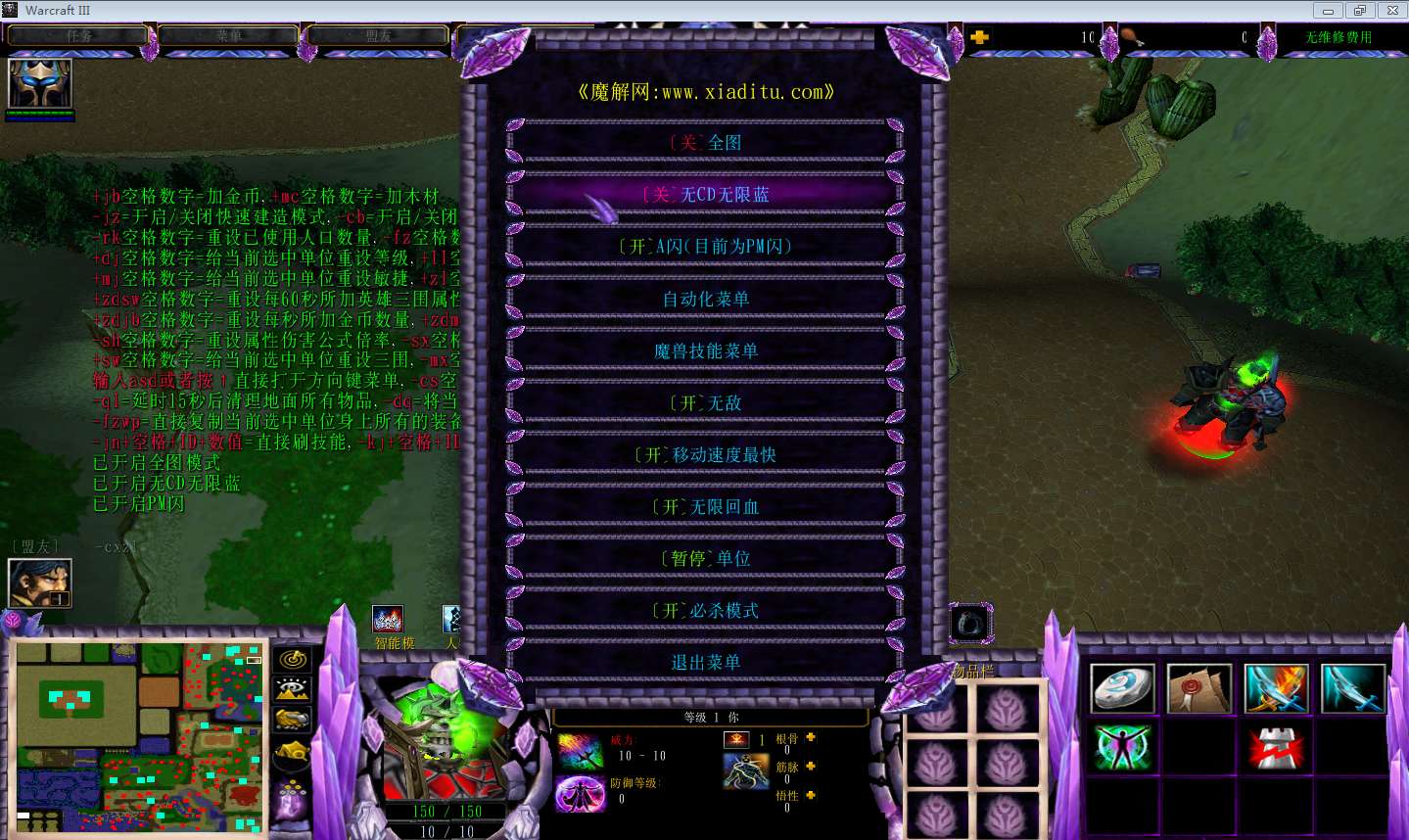Open the 盟友 allies button
This screenshot has width=1409, height=840.
pos(378,36)
